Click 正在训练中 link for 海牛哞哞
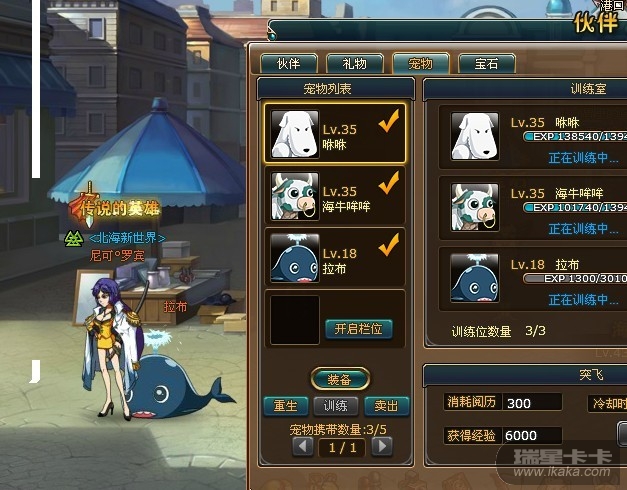627x490 pixels. (583, 229)
